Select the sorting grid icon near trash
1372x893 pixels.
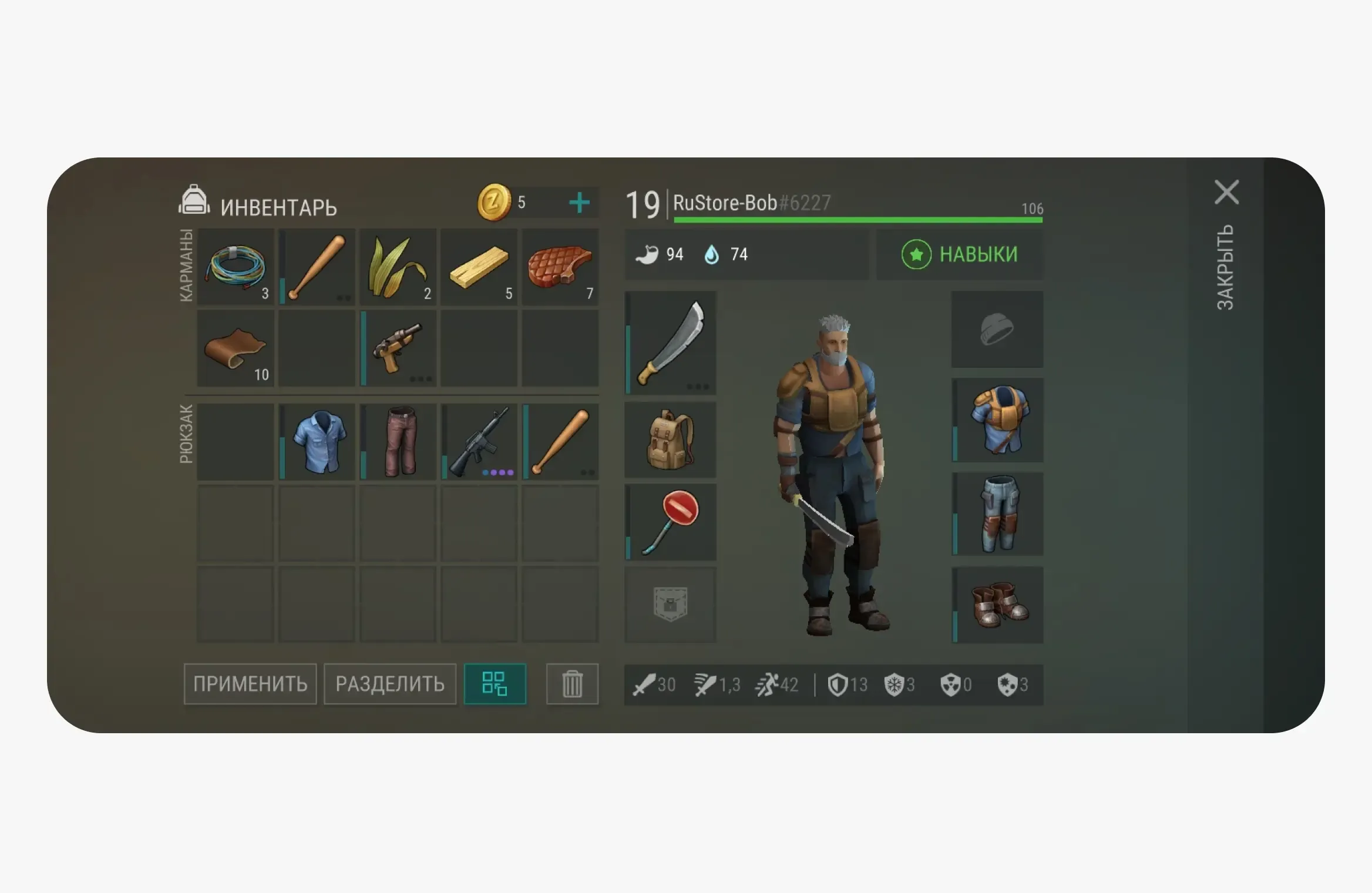[495, 684]
